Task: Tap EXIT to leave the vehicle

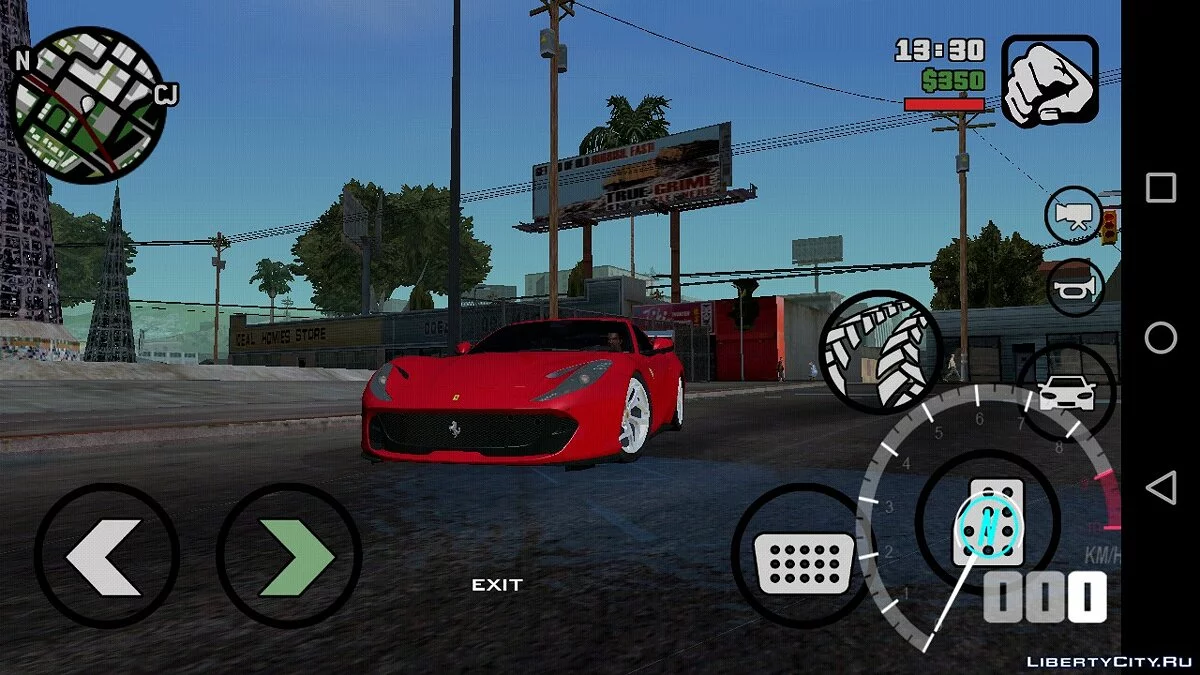Action: pyautogui.click(x=497, y=585)
